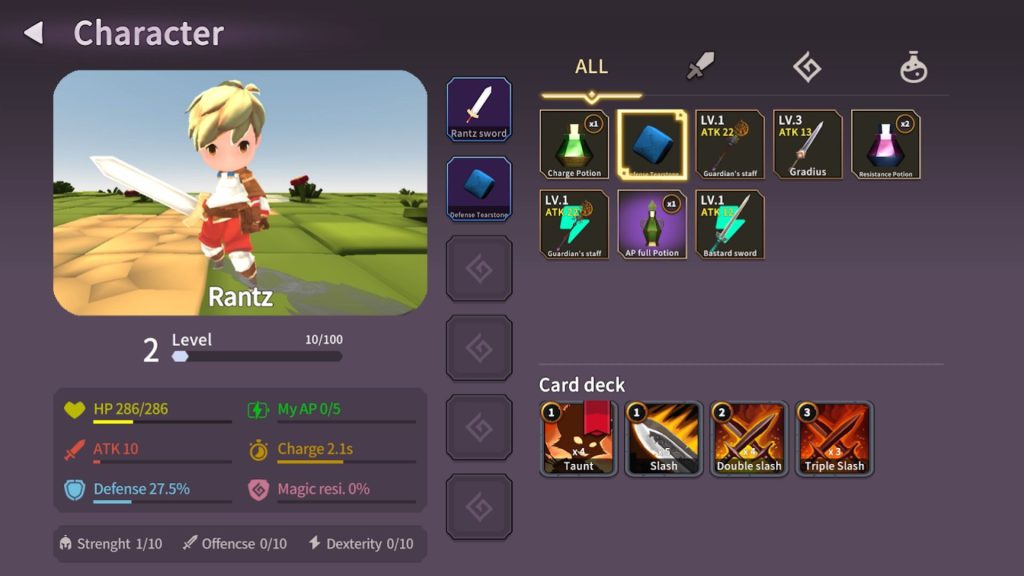This screenshot has height=576, width=1024.
Task: Switch to the ALL inventory tab
Action: [x=591, y=67]
